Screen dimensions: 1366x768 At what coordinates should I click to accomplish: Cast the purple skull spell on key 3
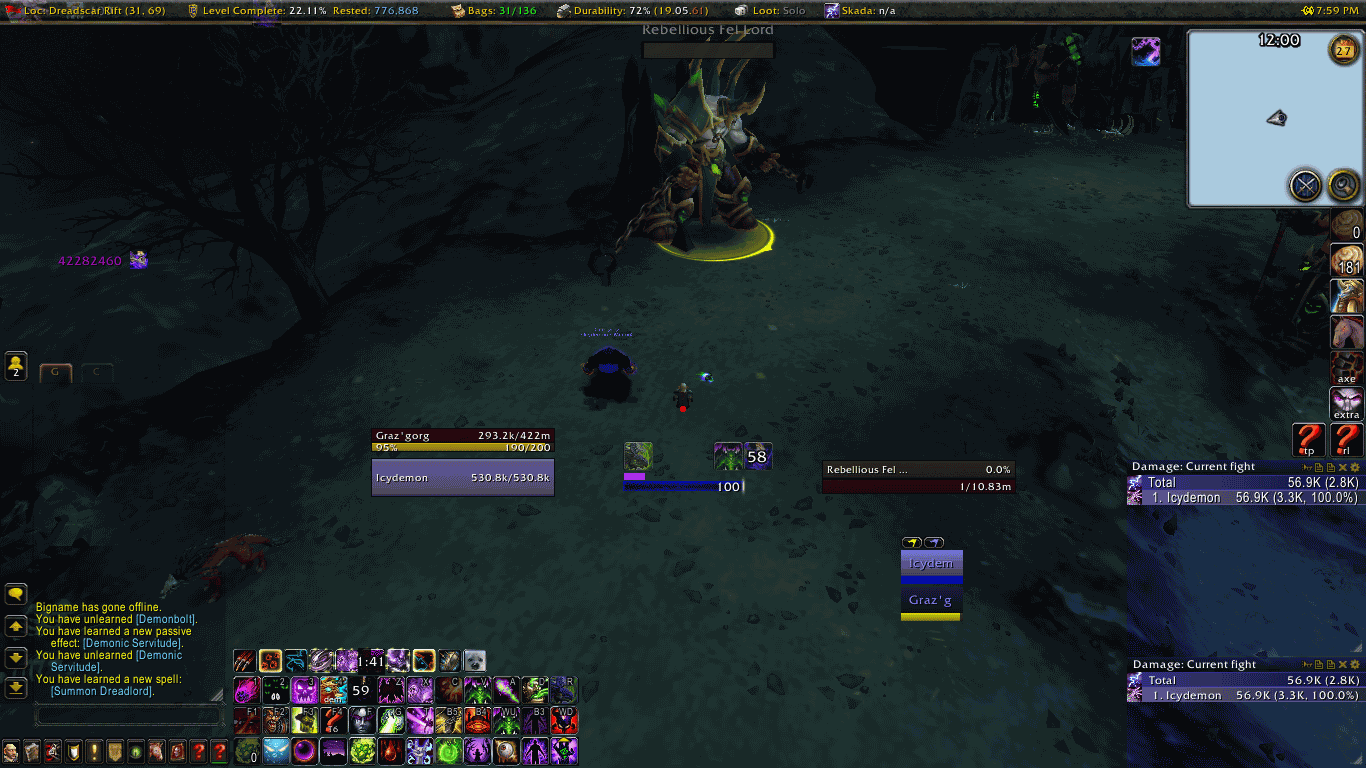click(304, 690)
